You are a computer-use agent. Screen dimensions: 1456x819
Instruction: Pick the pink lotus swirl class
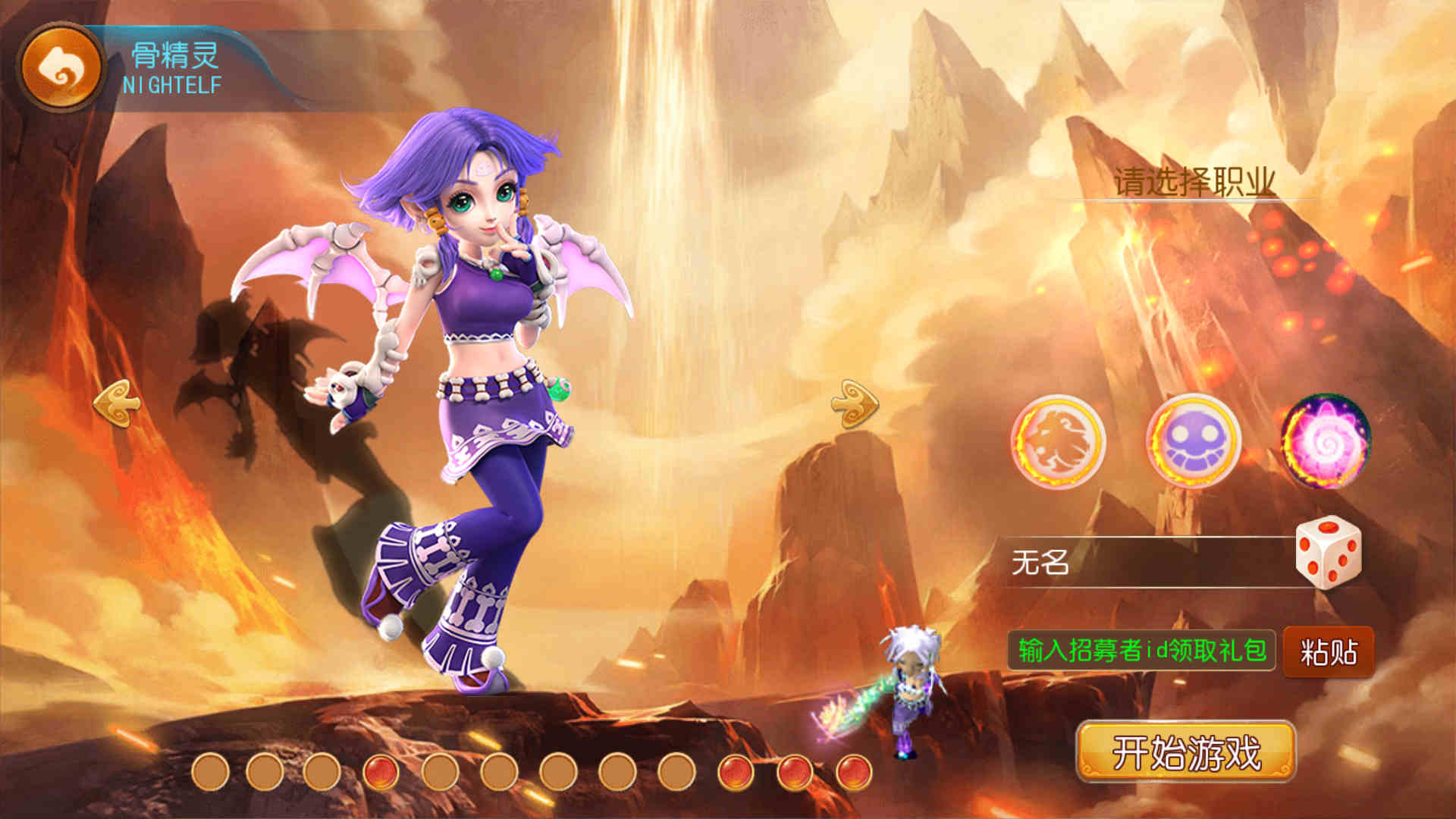point(1326,441)
